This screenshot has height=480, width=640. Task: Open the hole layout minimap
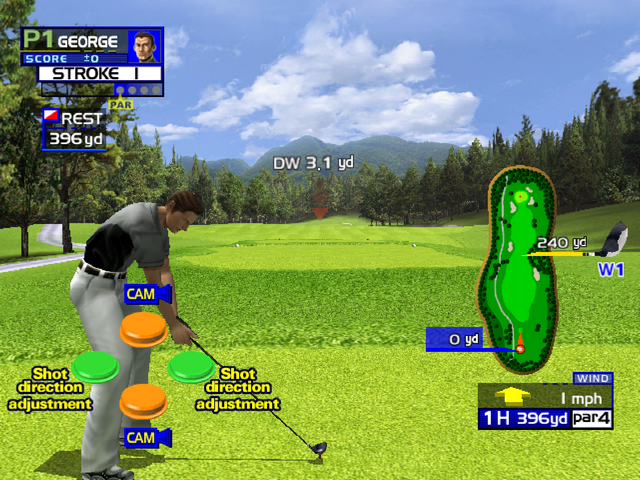519,262
